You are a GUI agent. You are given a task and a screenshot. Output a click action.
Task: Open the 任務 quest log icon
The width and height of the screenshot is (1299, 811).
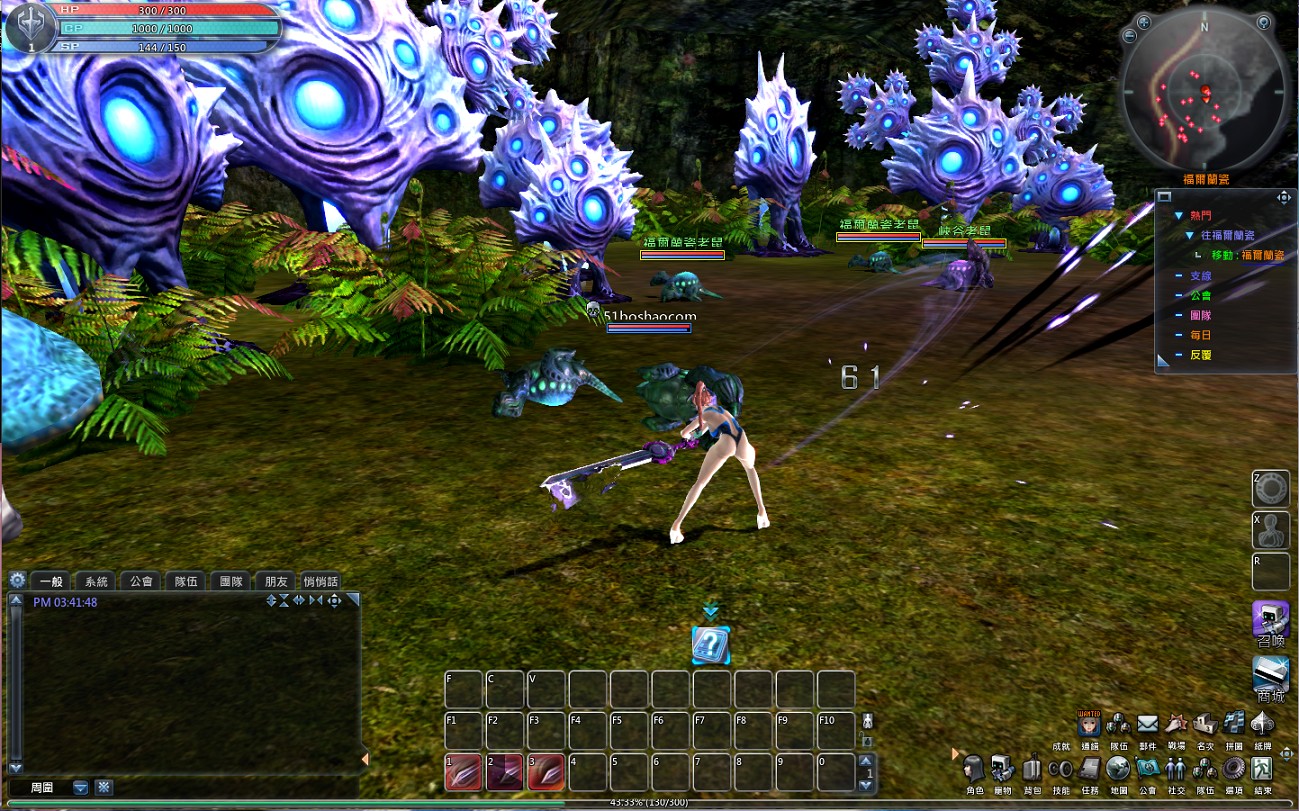[x=1090, y=770]
